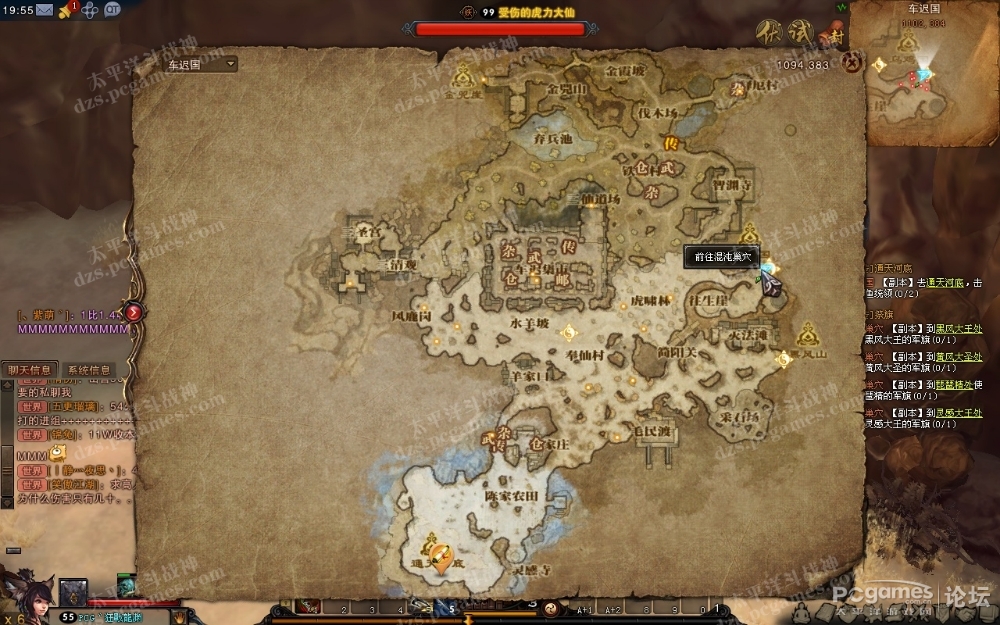
Task: Follow the 黄风大圣处 quest link
Action: [x=960, y=356]
